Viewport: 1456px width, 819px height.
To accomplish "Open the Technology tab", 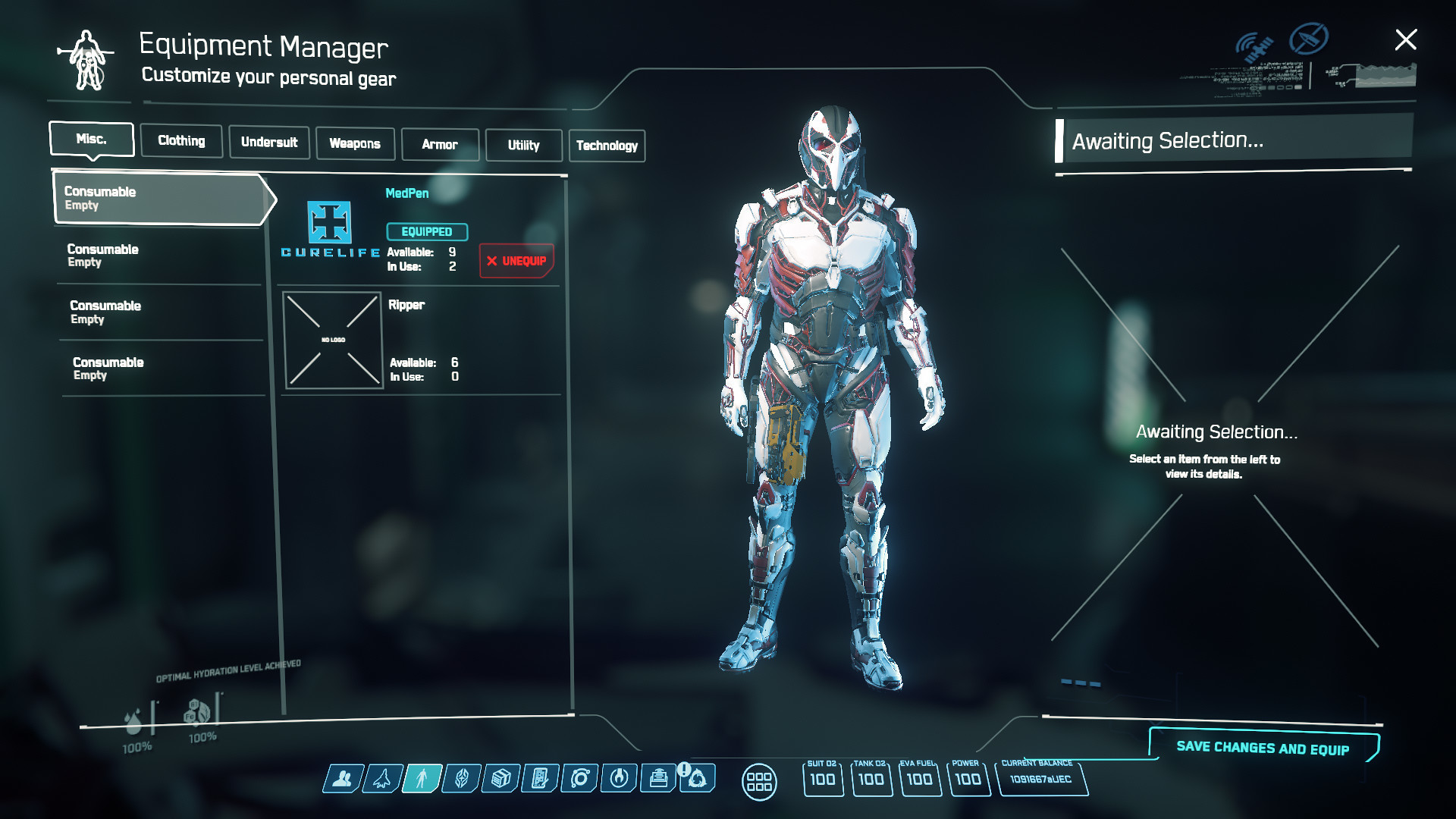I will [607, 146].
